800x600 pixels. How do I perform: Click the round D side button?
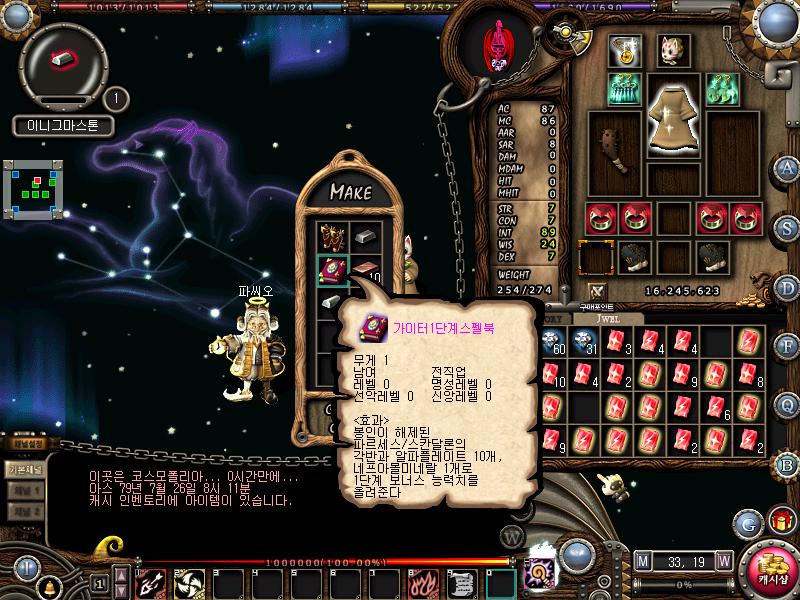click(787, 287)
